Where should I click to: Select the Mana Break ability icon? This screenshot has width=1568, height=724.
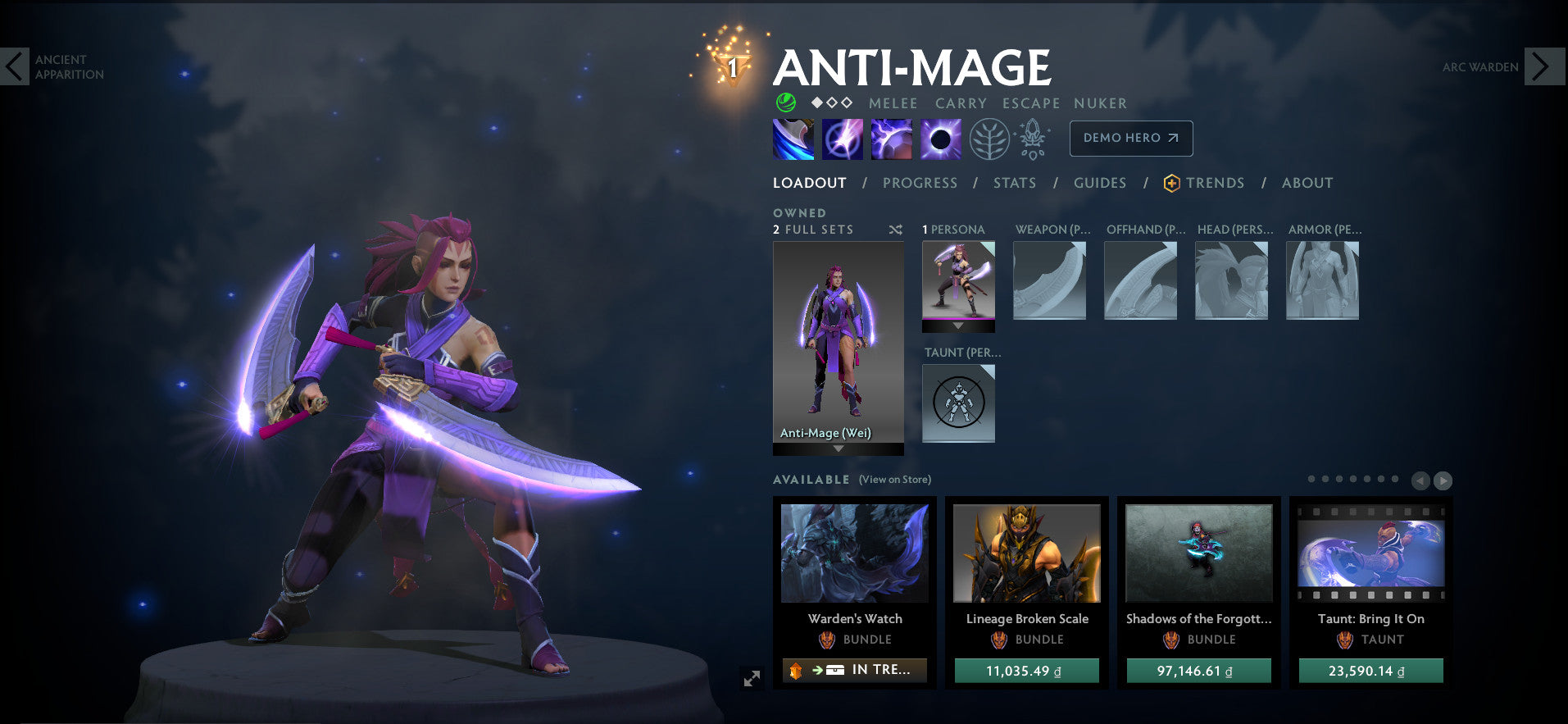click(793, 139)
